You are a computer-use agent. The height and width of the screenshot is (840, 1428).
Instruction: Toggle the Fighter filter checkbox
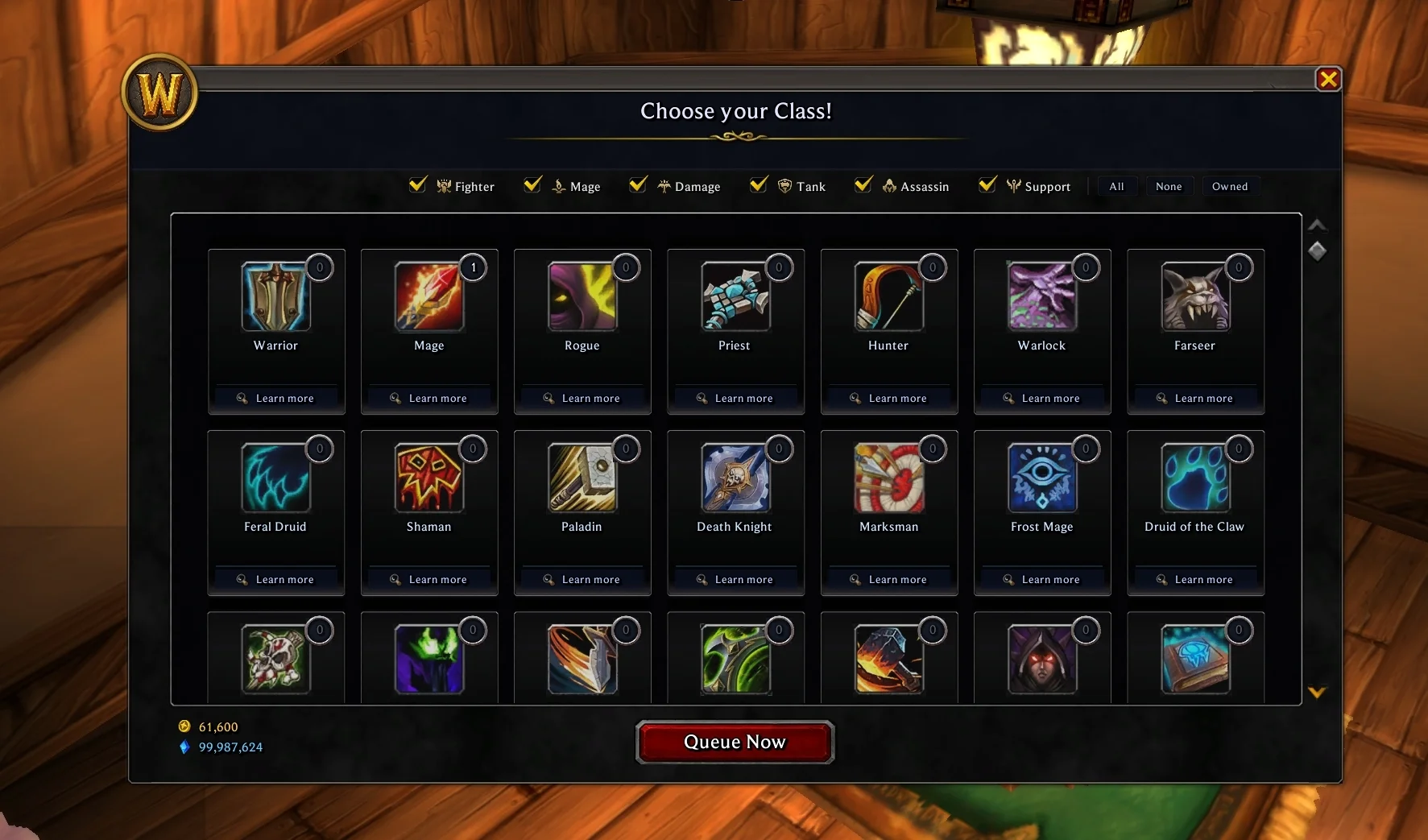tap(417, 184)
